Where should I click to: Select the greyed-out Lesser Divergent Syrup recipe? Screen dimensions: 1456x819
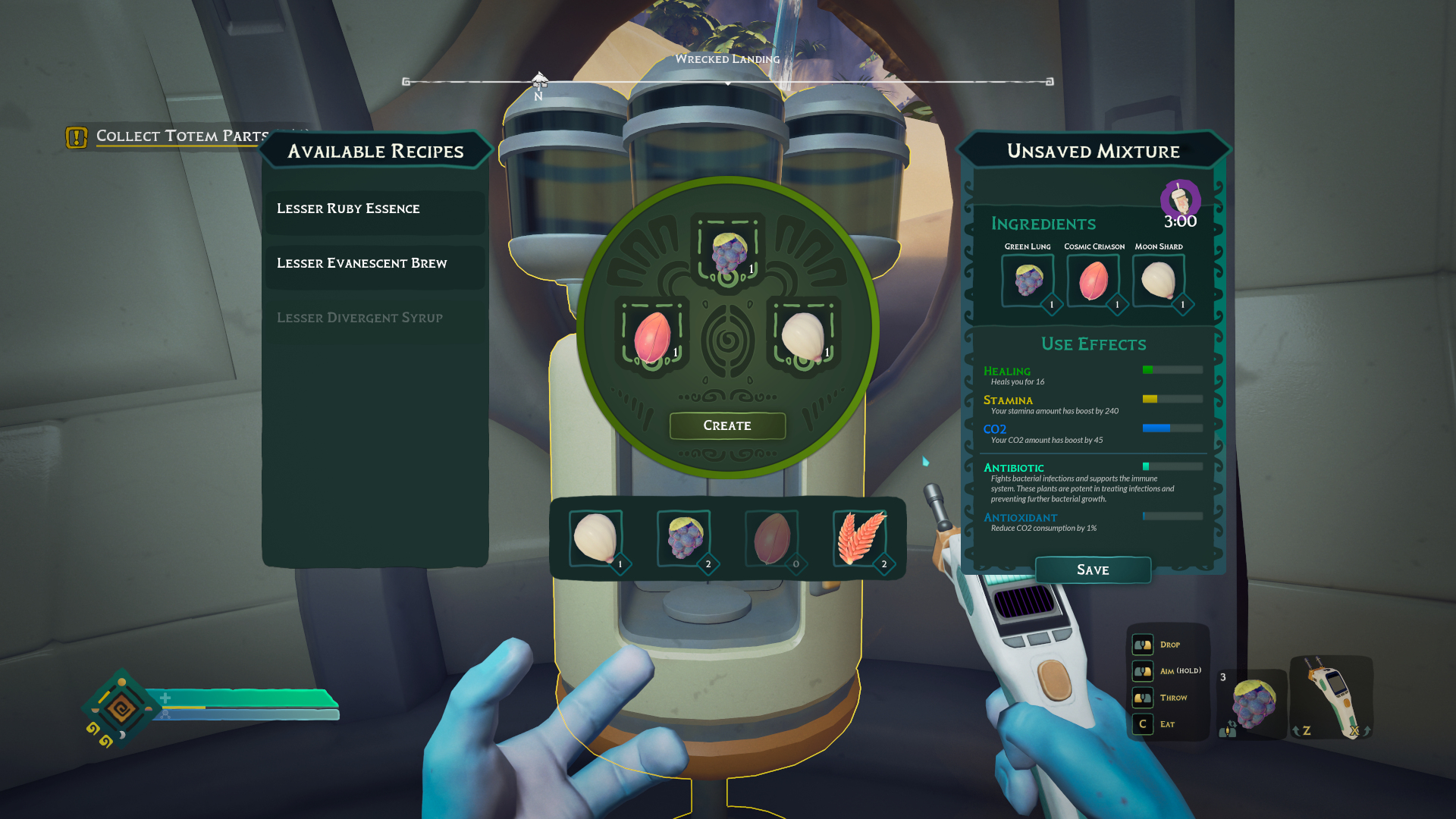[375, 318]
